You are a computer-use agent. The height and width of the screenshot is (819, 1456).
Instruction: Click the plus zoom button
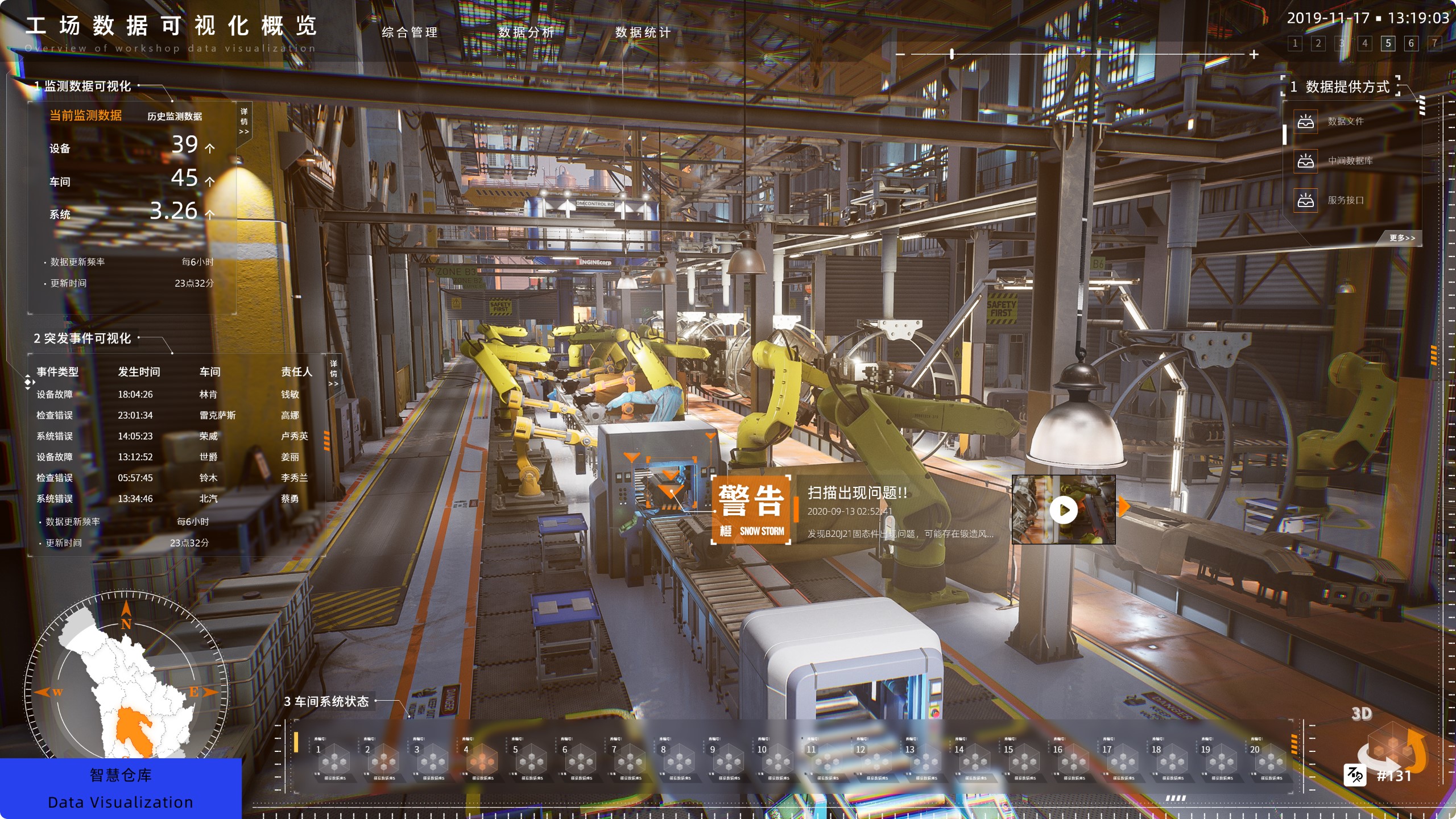point(1254,55)
